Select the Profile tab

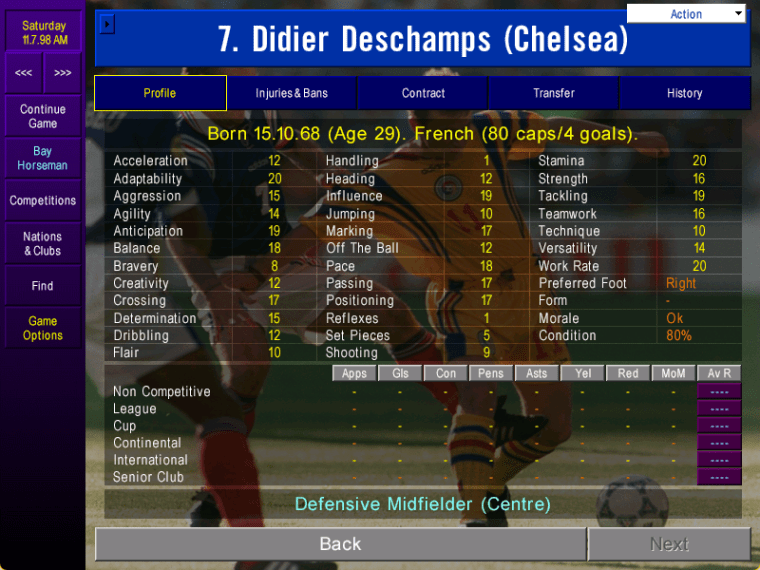click(x=160, y=93)
